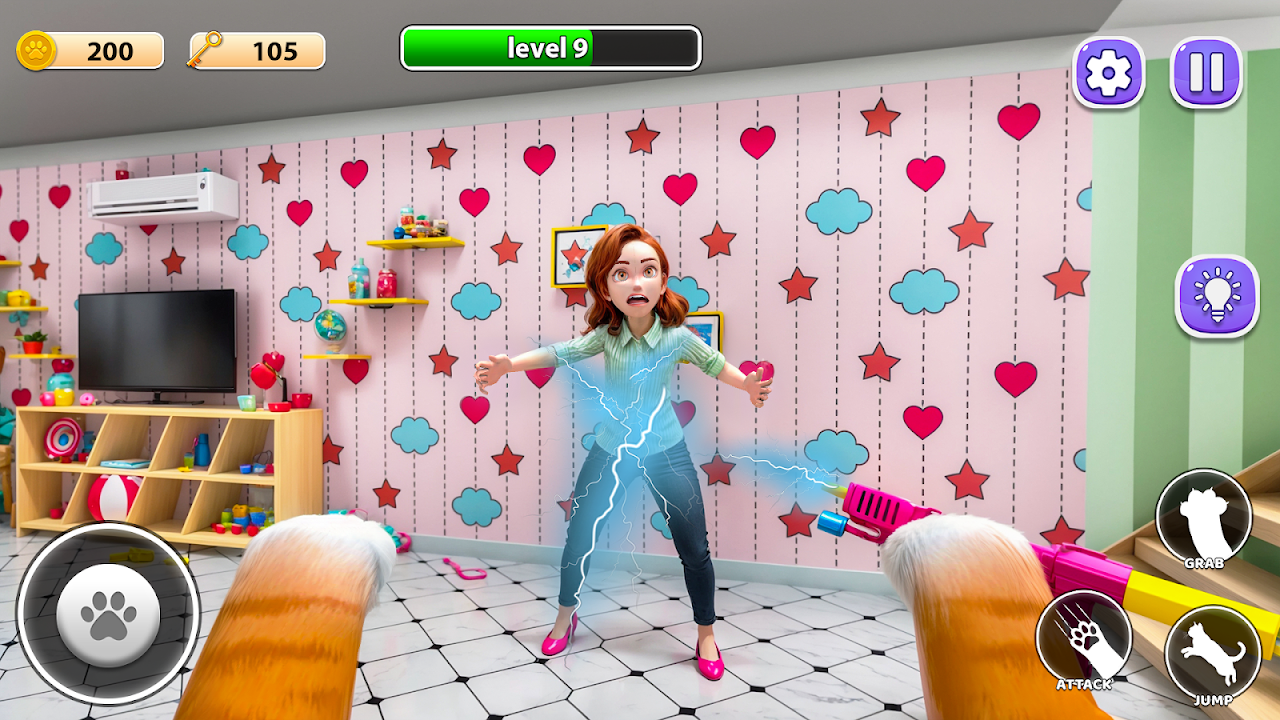This screenshot has width=1280, height=720.
Task: Activate the Attack claw button
Action: [1084, 640]
